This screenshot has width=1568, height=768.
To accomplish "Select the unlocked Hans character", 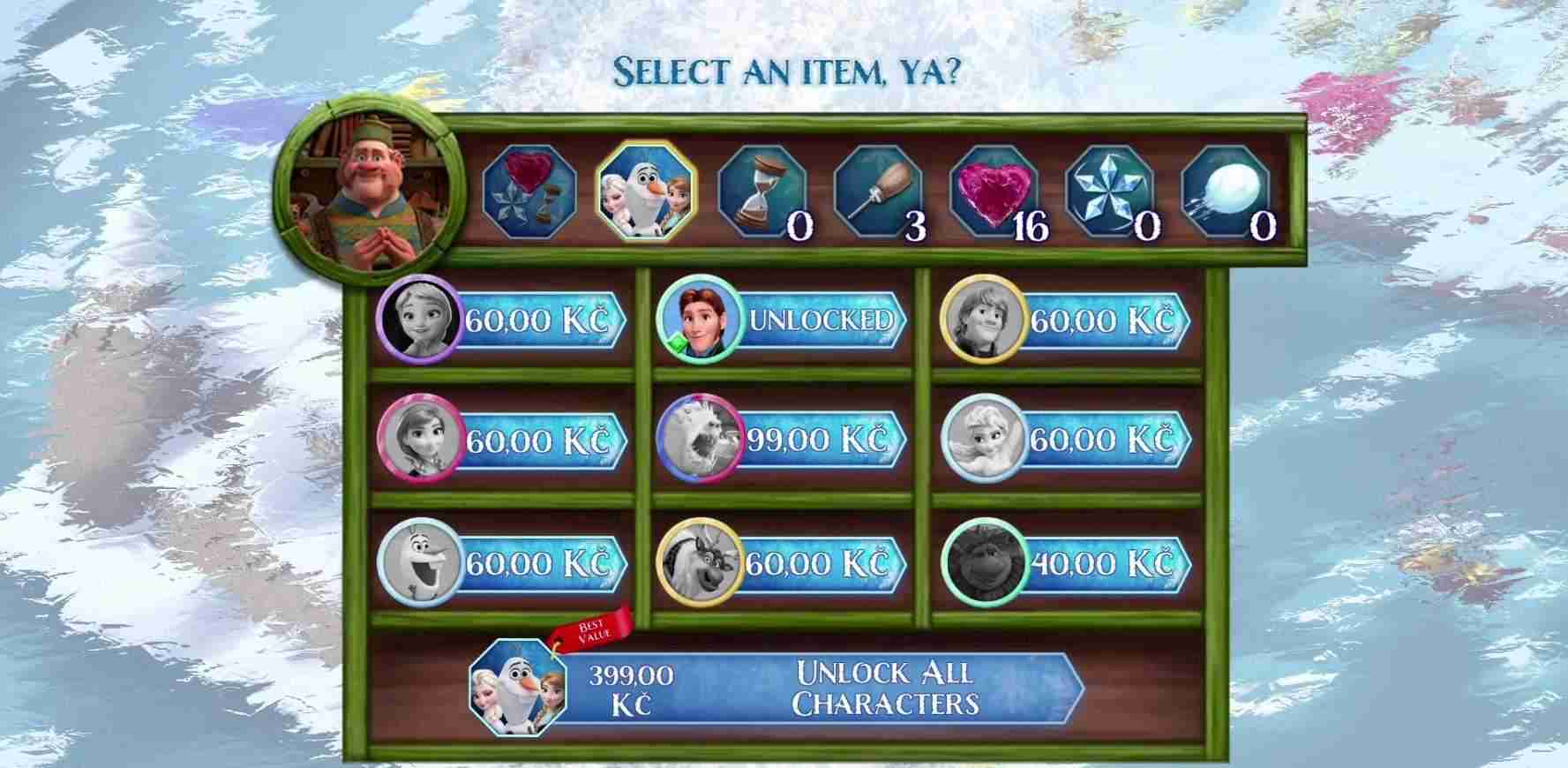I will tap(783, 320).
